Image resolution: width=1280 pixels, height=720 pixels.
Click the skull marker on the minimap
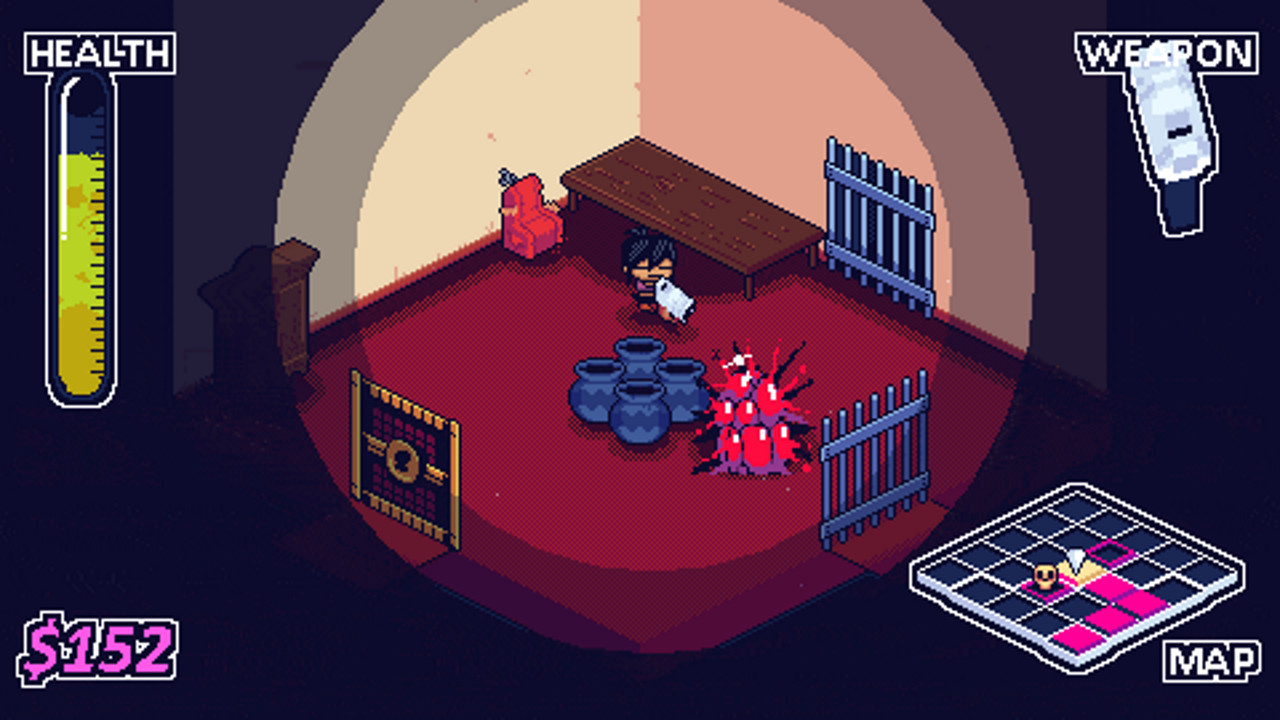1044,576
